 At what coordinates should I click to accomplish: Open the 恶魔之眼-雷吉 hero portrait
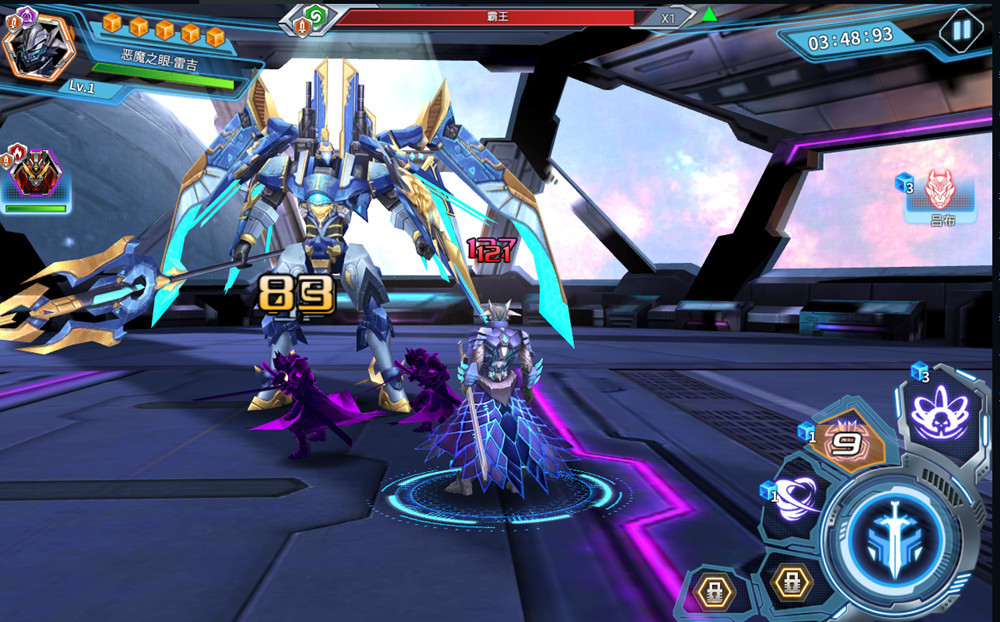coord(37,45)
